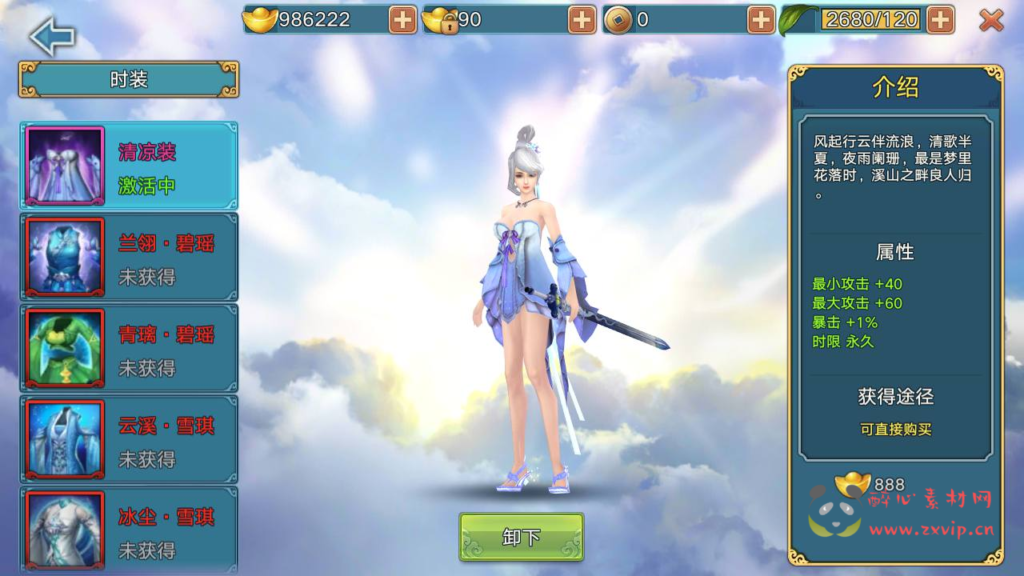This screenshot has width=1024, height=576.
Task: Close the costume screen with the X
Action: pos(990,20)
